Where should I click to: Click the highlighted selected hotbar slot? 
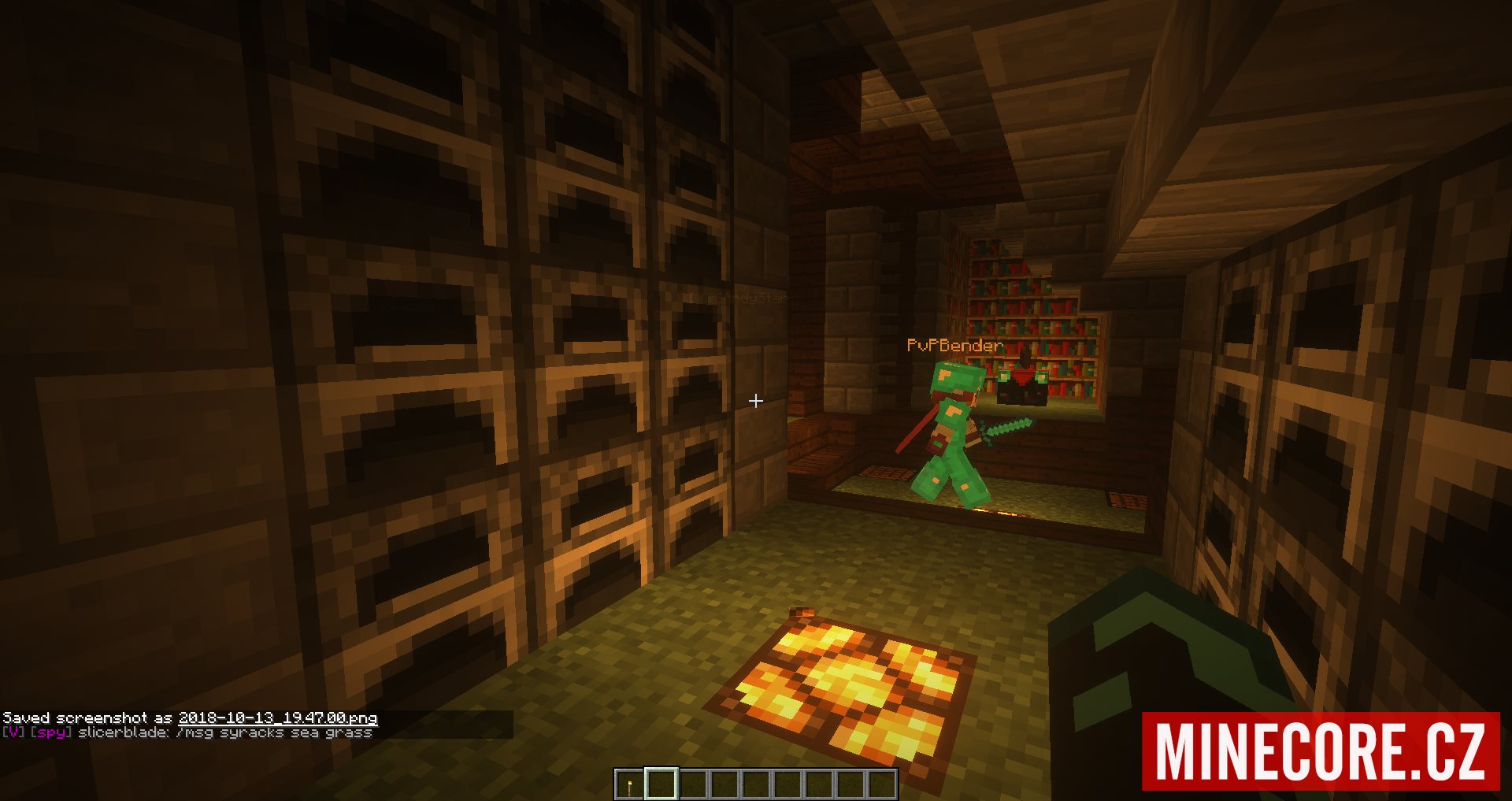661,784
